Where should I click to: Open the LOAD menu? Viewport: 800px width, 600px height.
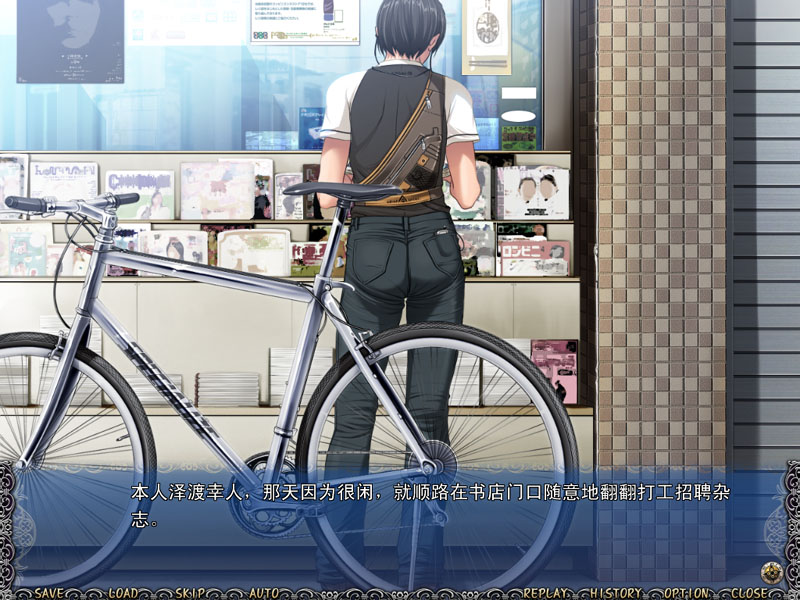[x=122, y=593]
